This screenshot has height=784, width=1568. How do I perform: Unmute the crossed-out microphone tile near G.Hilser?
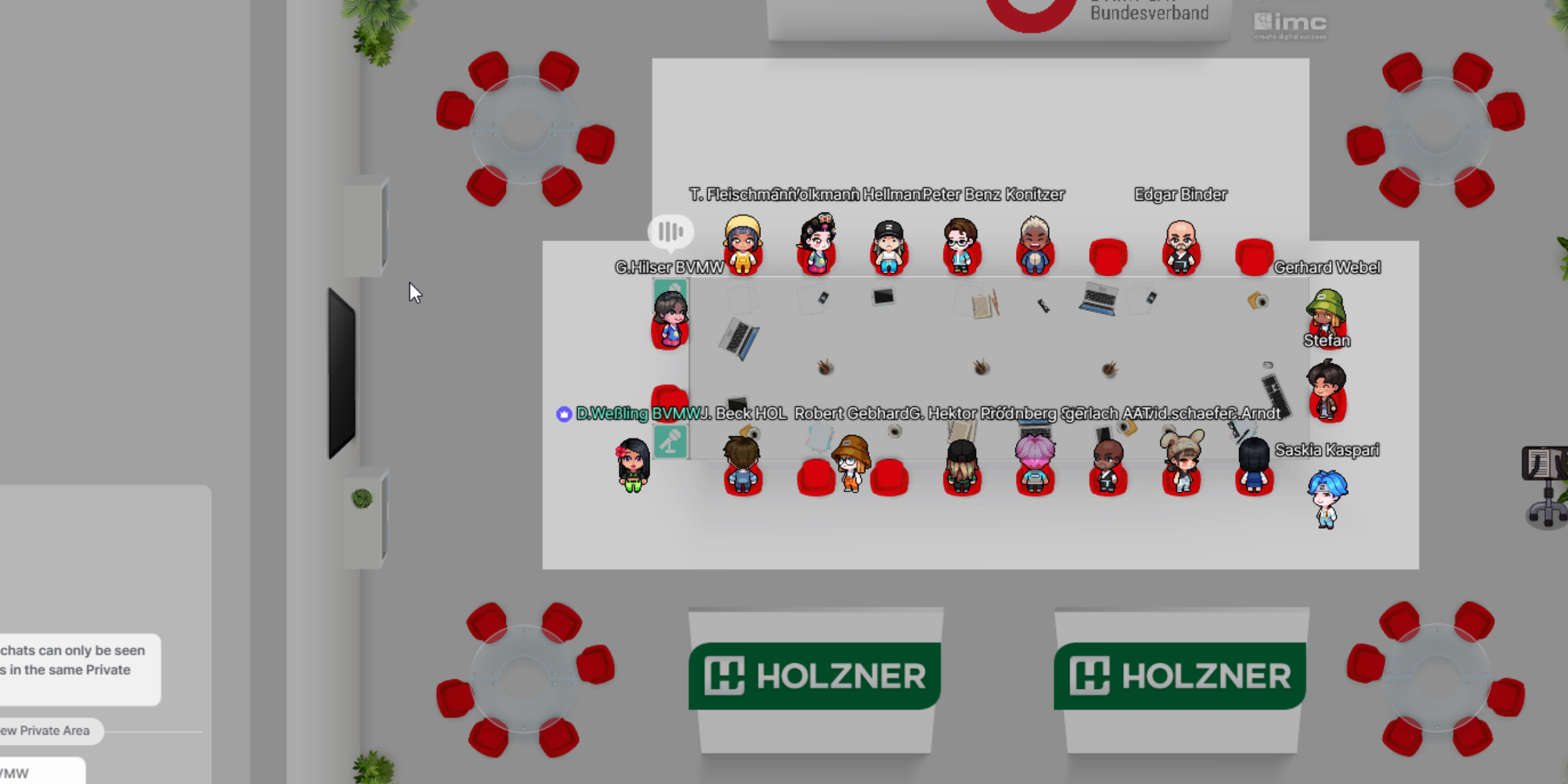click(x=671, y=289)
